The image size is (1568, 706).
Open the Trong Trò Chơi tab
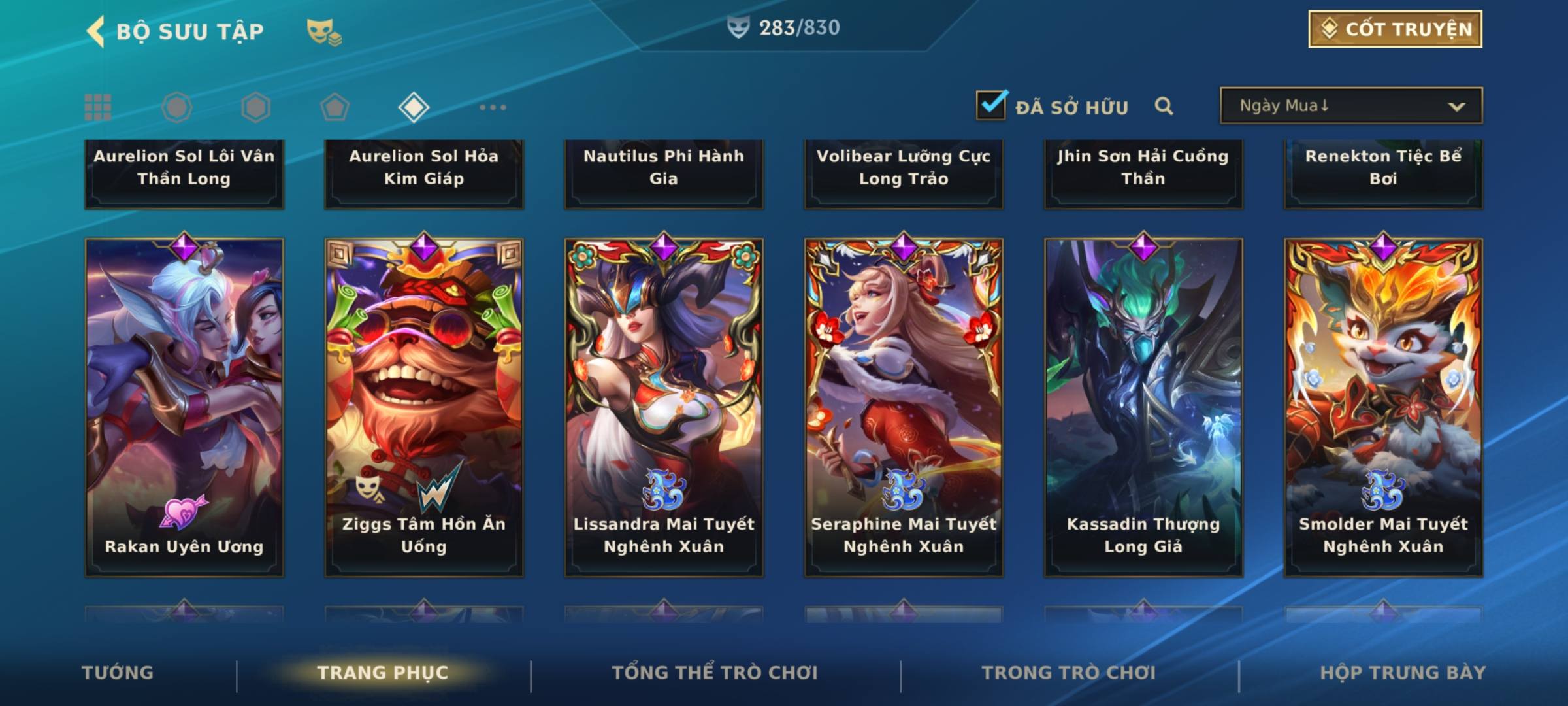point(1069,673)
